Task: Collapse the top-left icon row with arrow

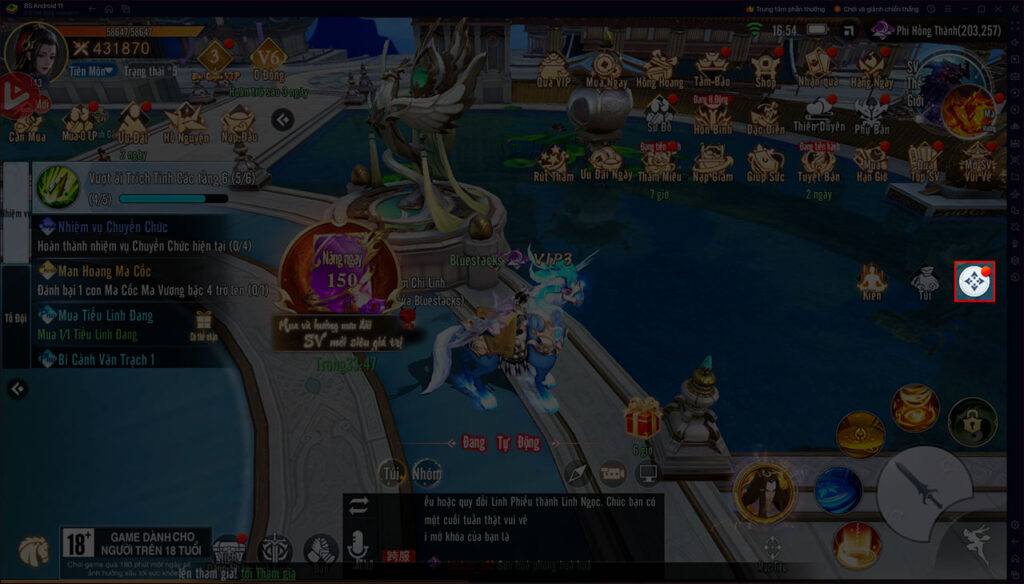Action: coord(283,120)
